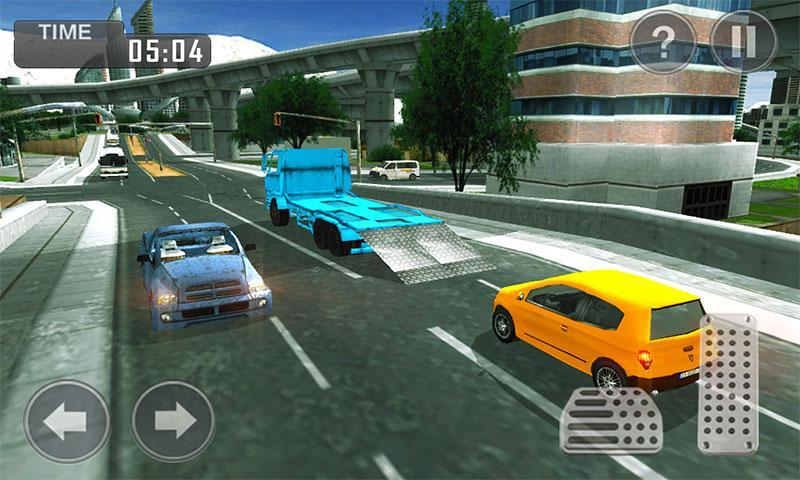Viewport: 800px width, 480px height.
Task: Pause the game
Action: 743,43
